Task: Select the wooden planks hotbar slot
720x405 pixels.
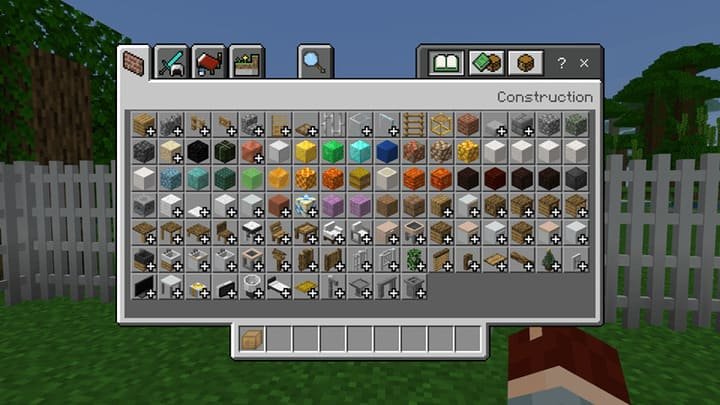Action: [x=252, y=339]
